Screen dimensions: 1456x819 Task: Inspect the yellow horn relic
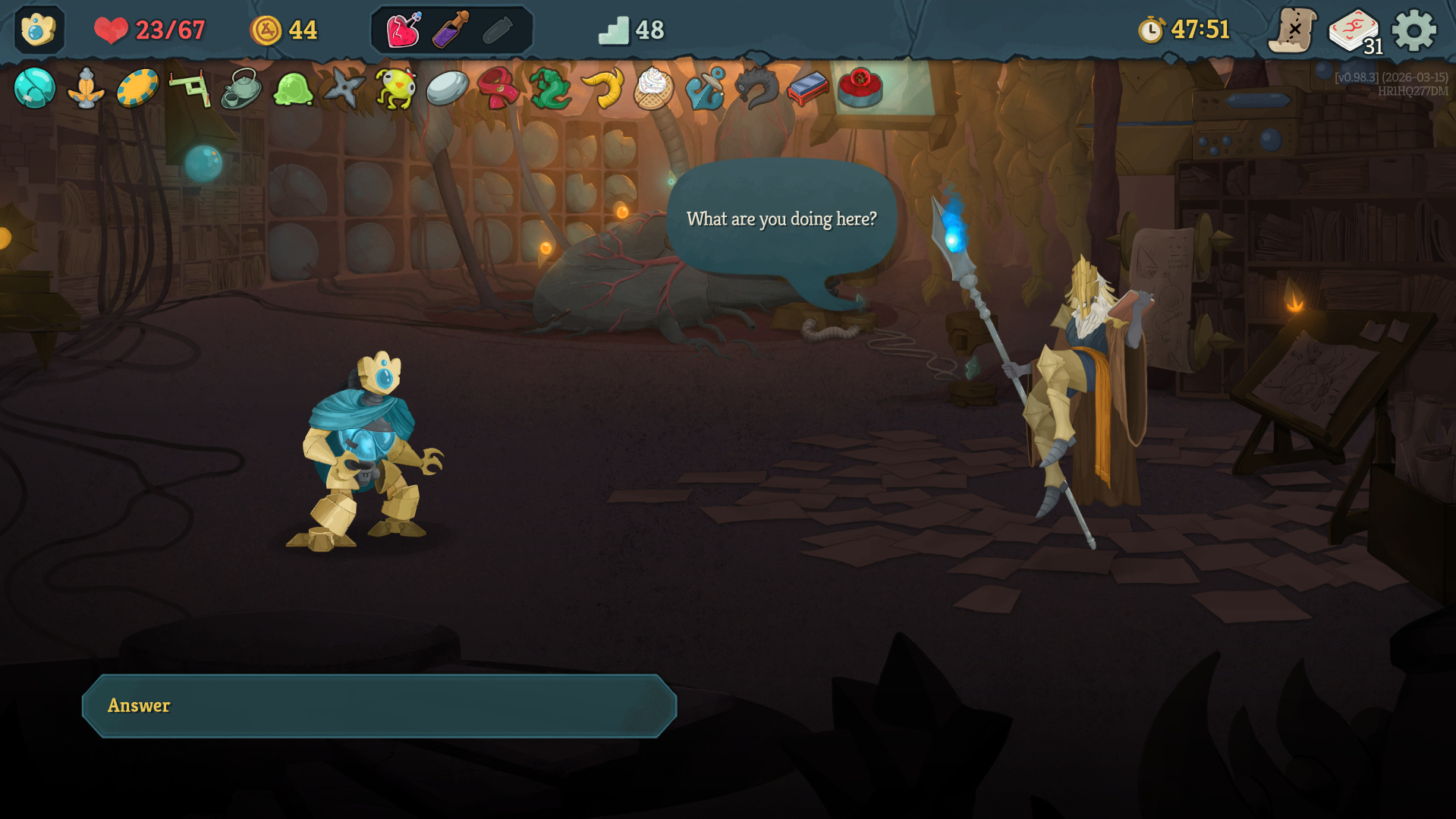coord(602,89)
